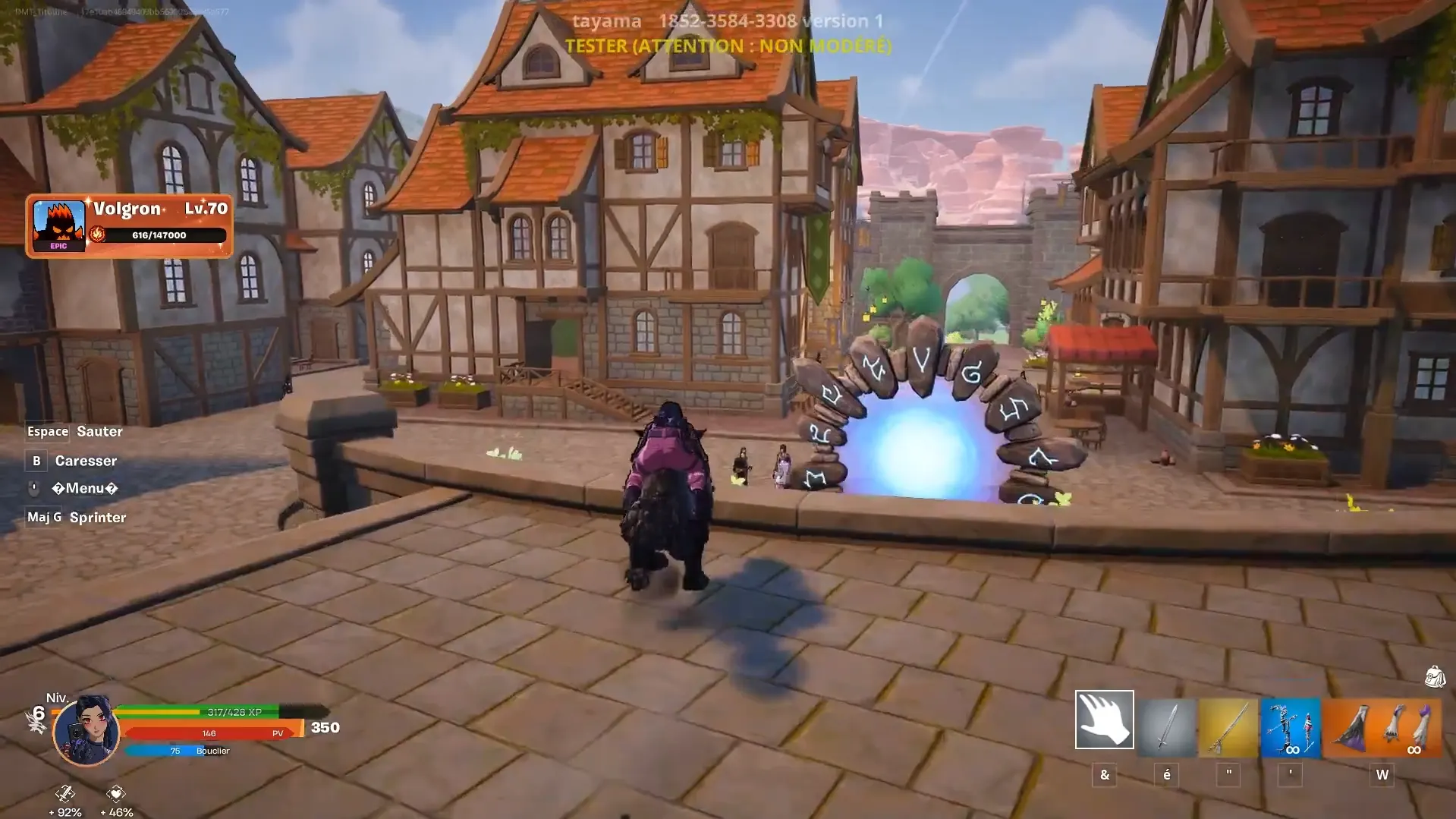
Task: Select the Volgron Lv.70 pet panel
Action: [130, 225]
